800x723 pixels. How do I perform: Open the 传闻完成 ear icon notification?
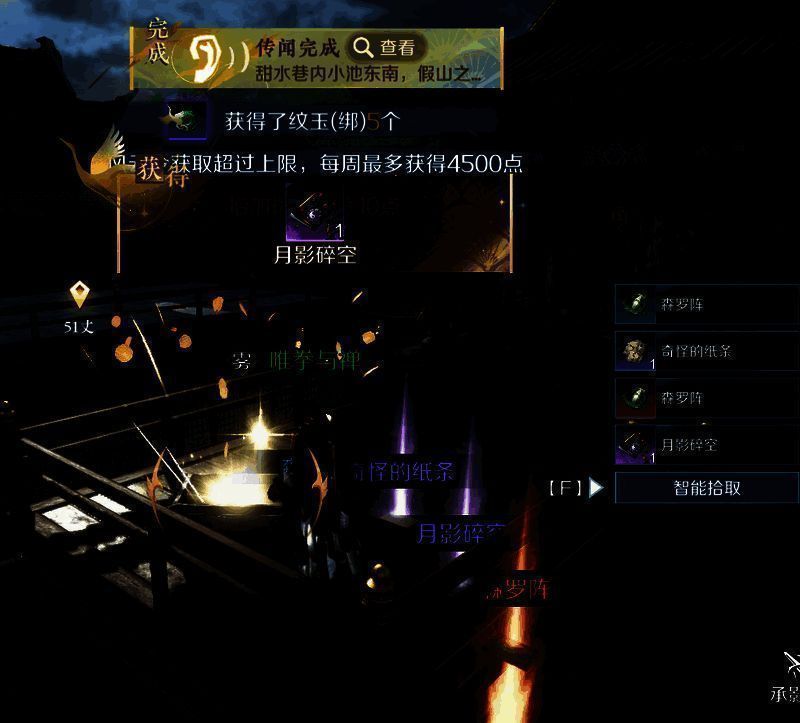[210, 58]
